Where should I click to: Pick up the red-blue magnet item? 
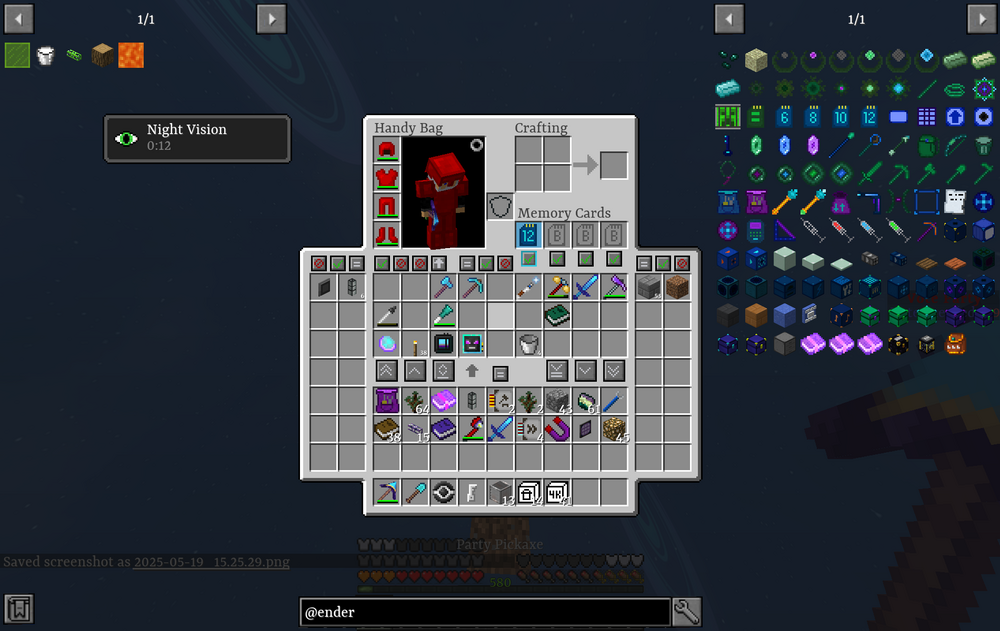point(557,429)
